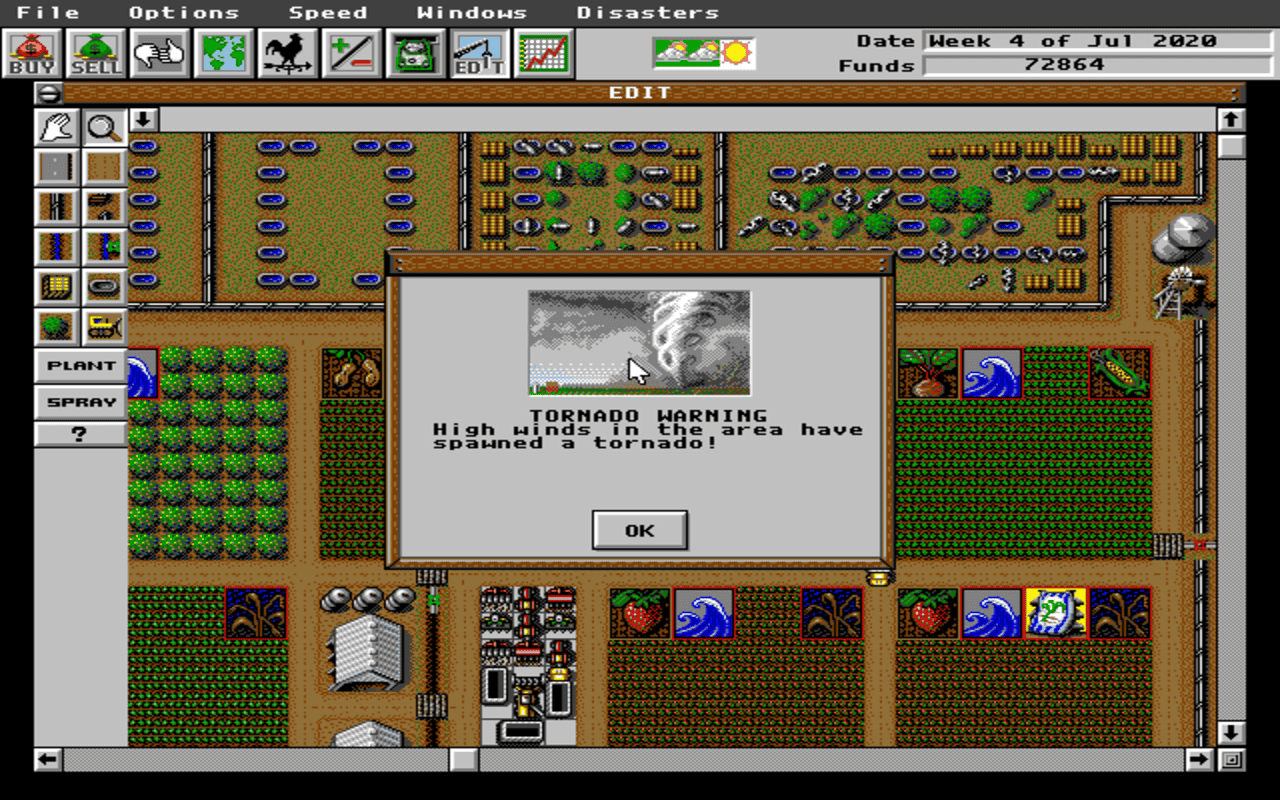Select the hand pan tool in sidebar
The image size is (1280, 800).
56,126
